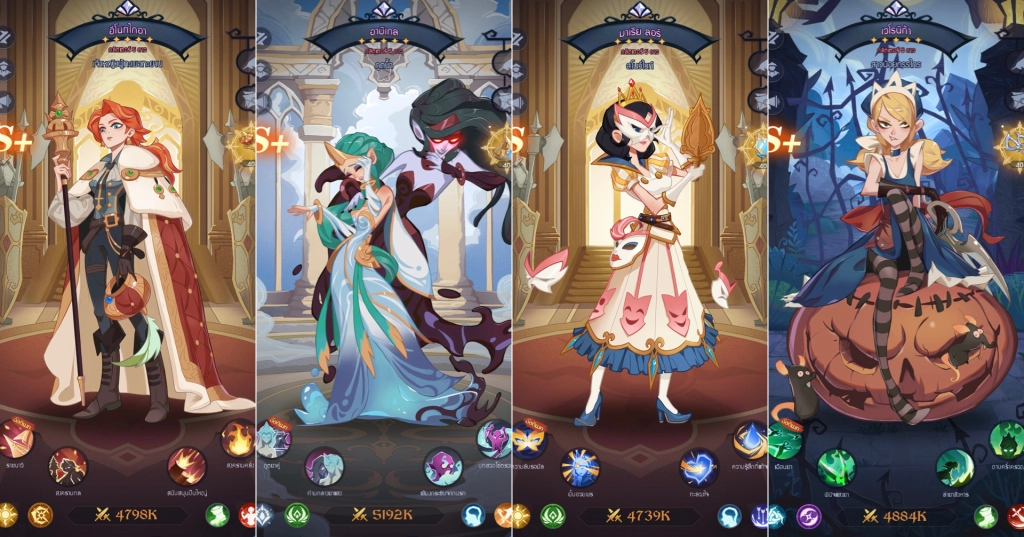Tap the blue water drop skill icon
1024x537 pixels.
pos(750,439)
